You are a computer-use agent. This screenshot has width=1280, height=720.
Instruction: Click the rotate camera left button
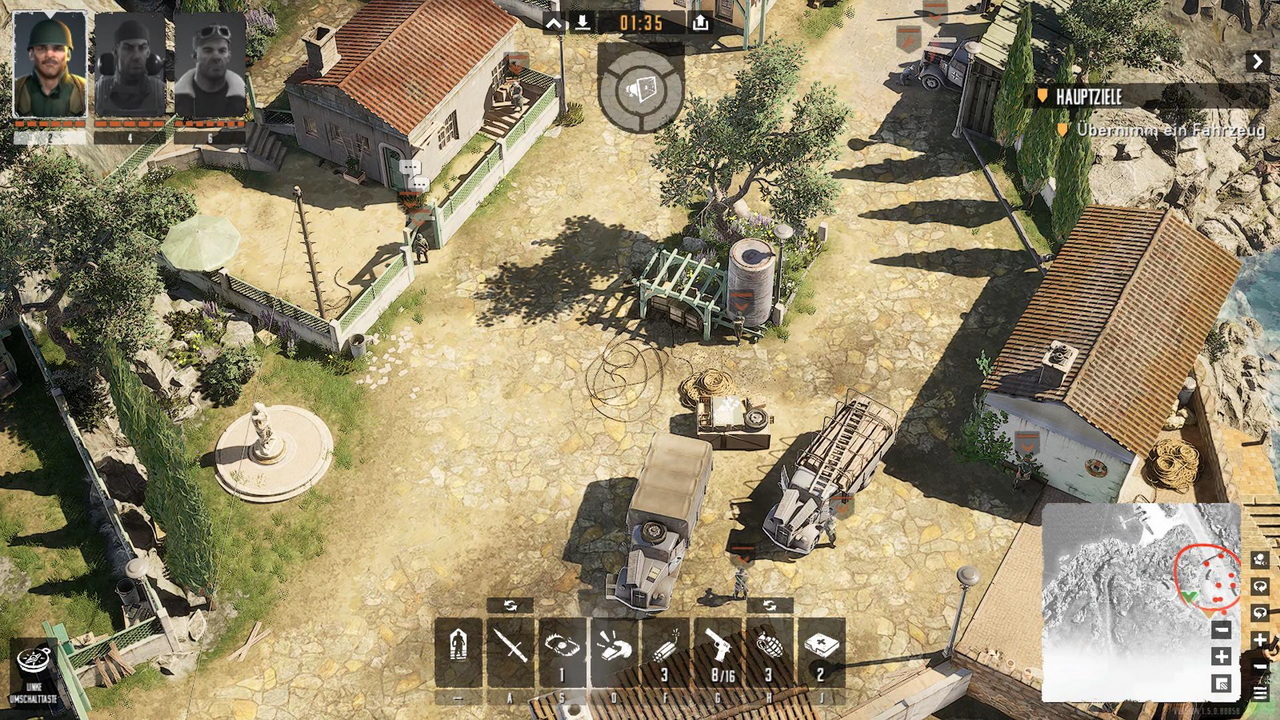1260,586
